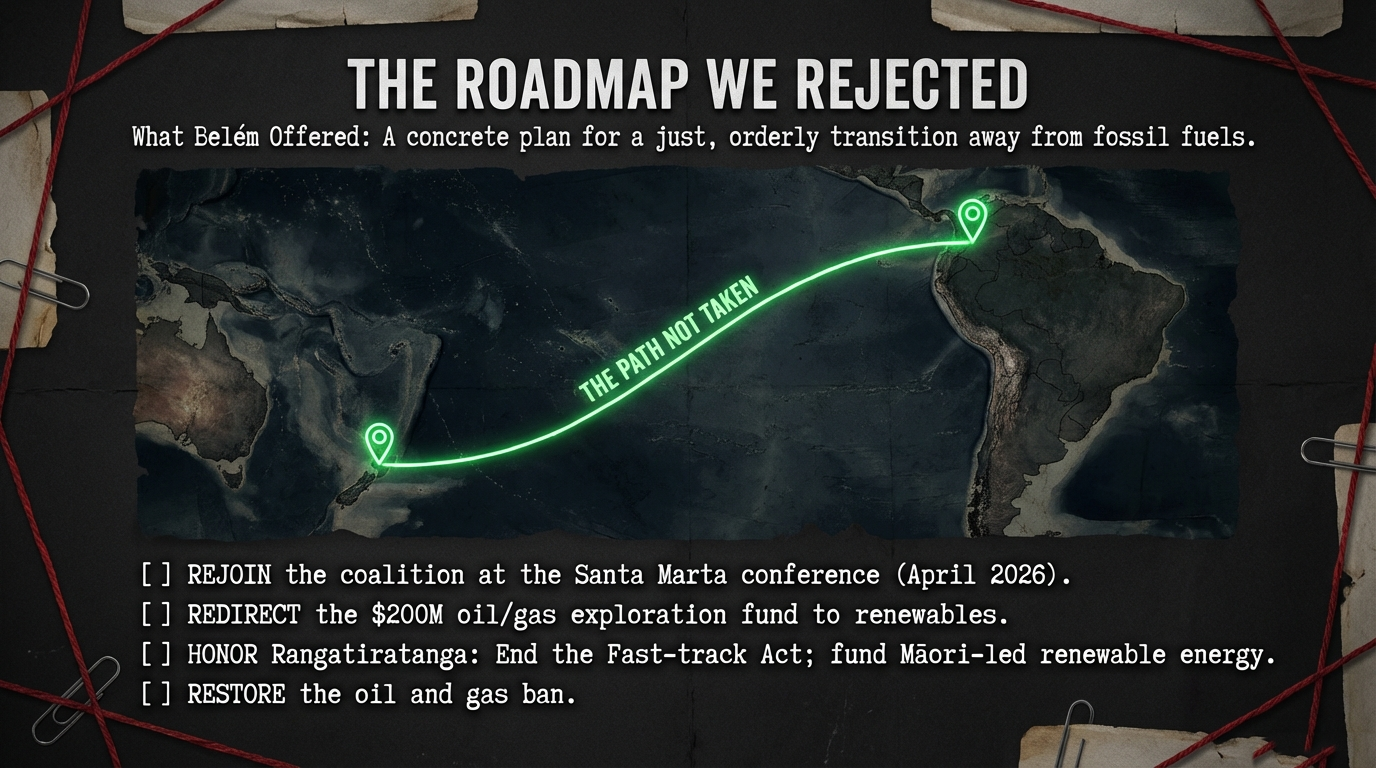Screen dimensions: 1376x768
Task: Select the South America map pin
Action: click(x=972, y=216)
